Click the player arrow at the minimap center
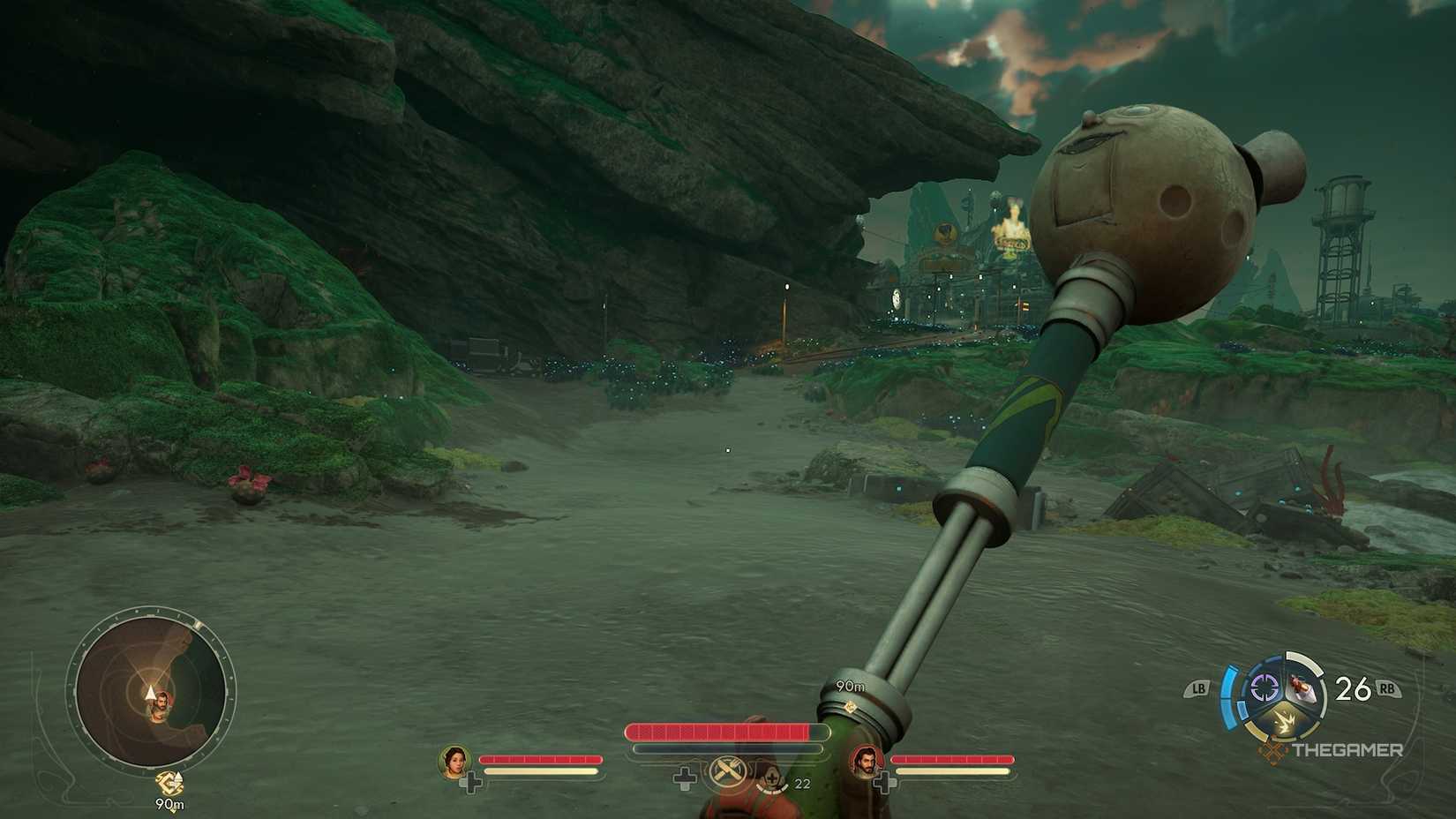This screenshot has height=819, width=1456. click(x=151, y=692)
